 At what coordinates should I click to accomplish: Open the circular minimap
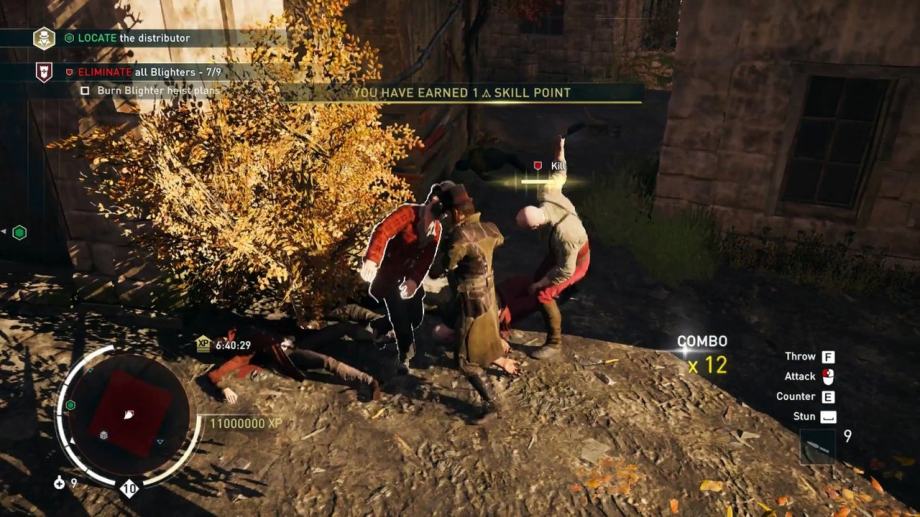coord(130,412)
